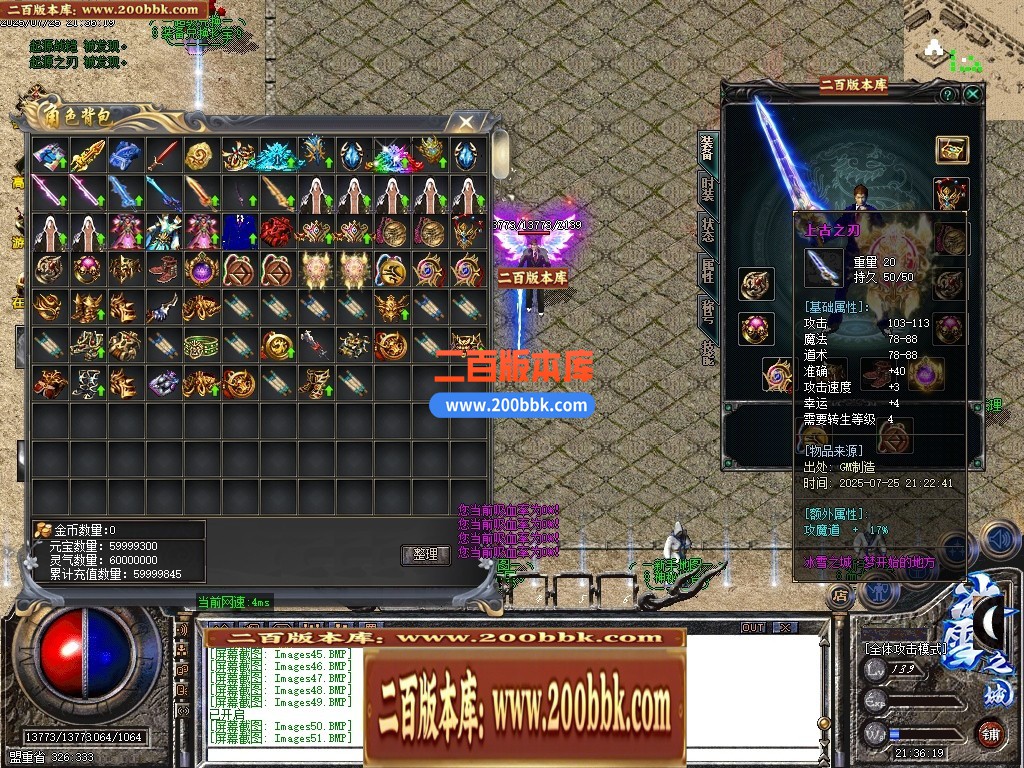This screenshot has width=1024, height=768.
Task: Choose the rainbow crystal cluster item
Action: [391, 155]
